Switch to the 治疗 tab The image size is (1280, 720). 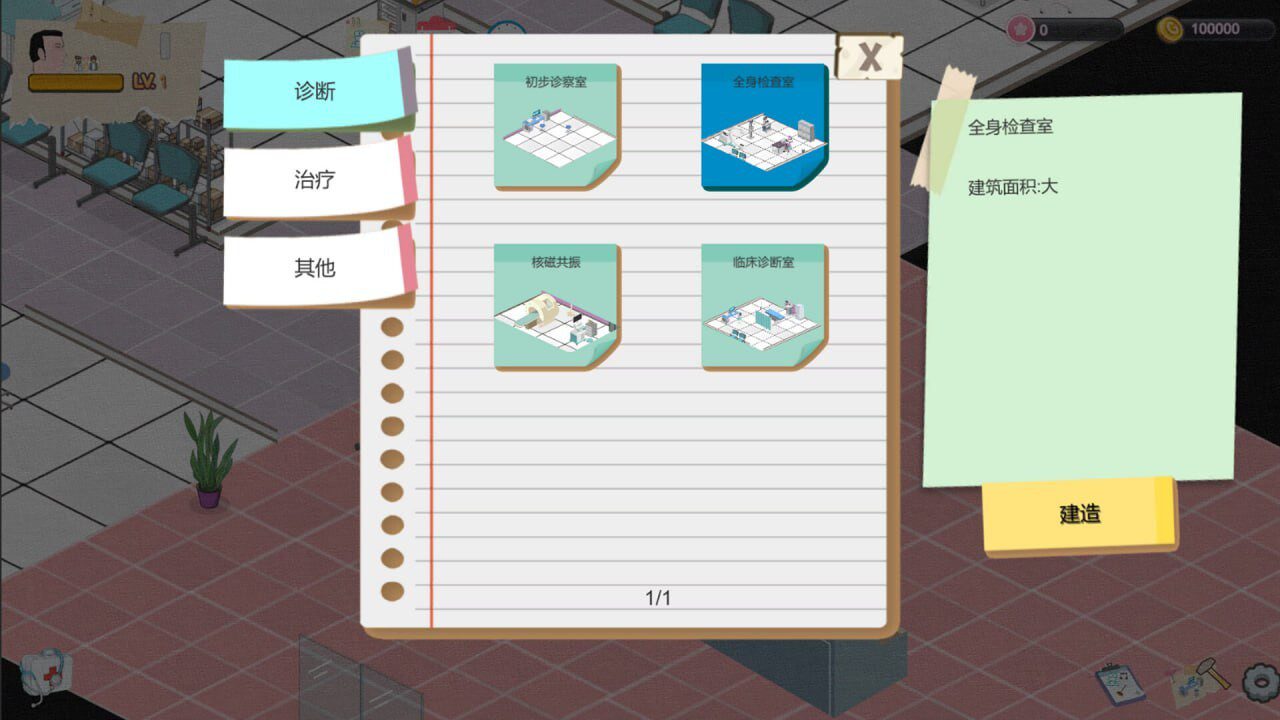[314, 178]
